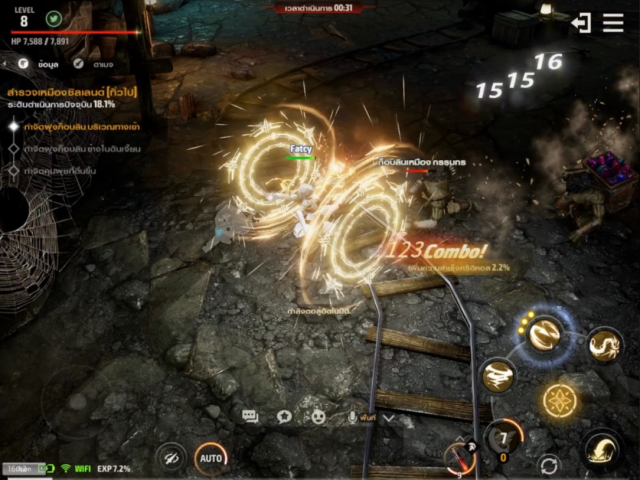Open the emoji smiley menu

(x=319, y=417)
